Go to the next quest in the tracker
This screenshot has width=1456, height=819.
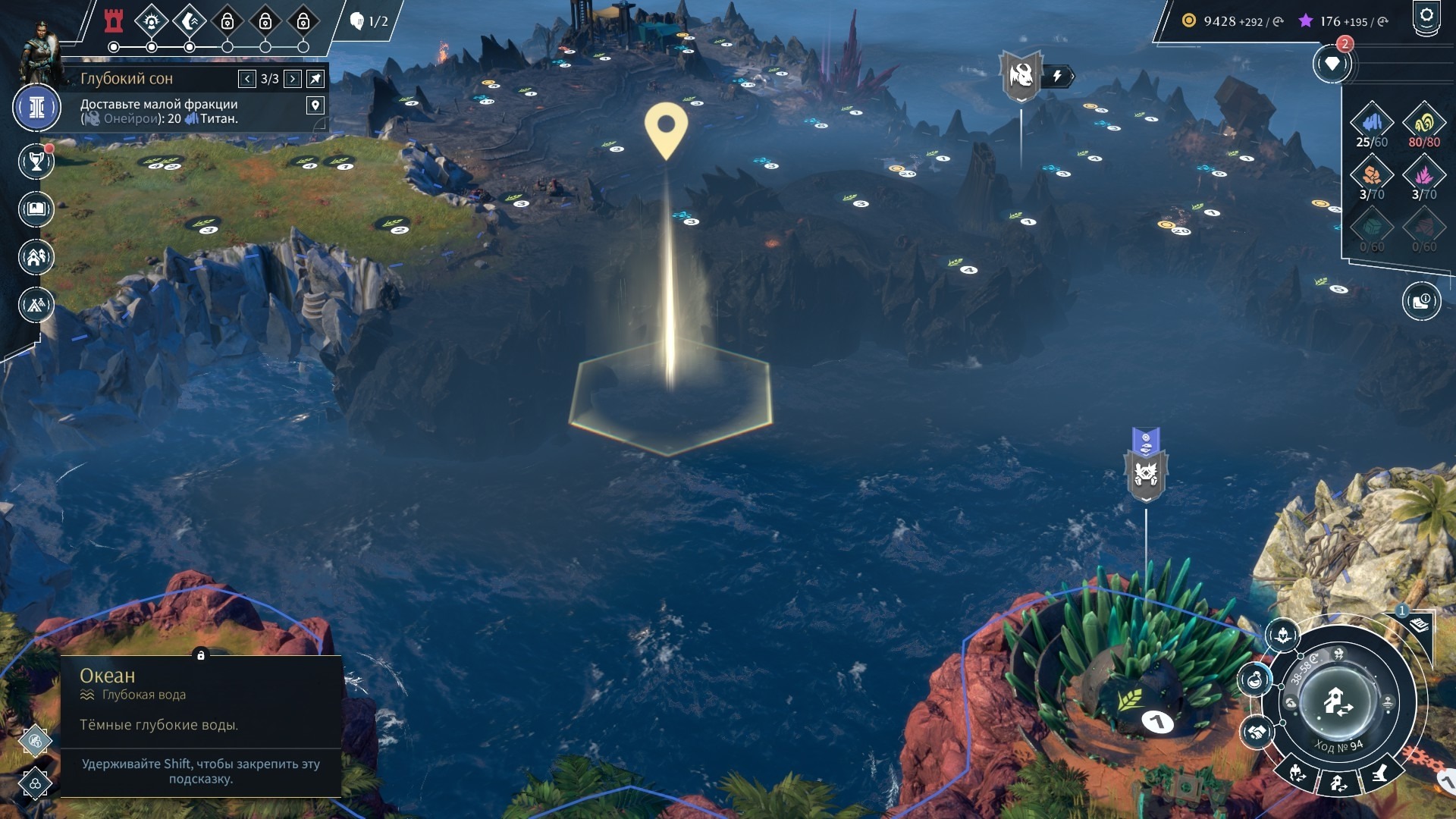[x=293, y=79]
